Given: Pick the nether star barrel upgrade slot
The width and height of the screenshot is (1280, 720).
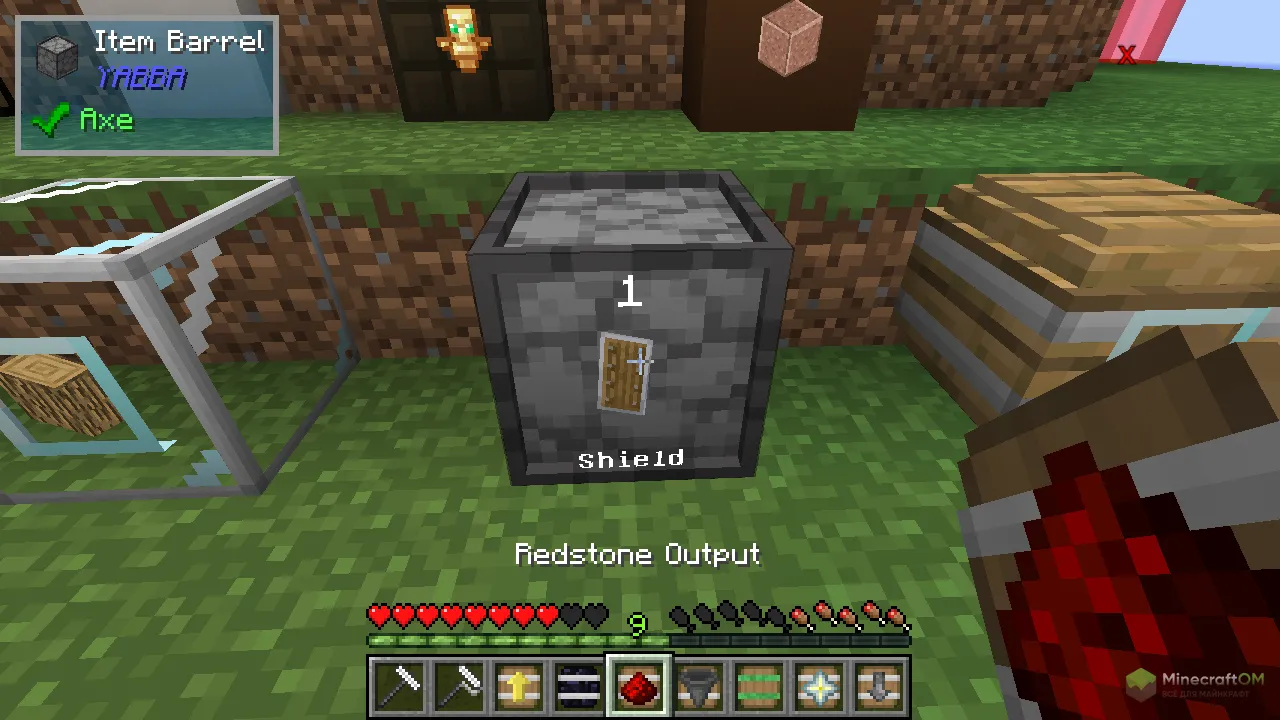Looking at the screenshot, I should (x=820, y=687).
